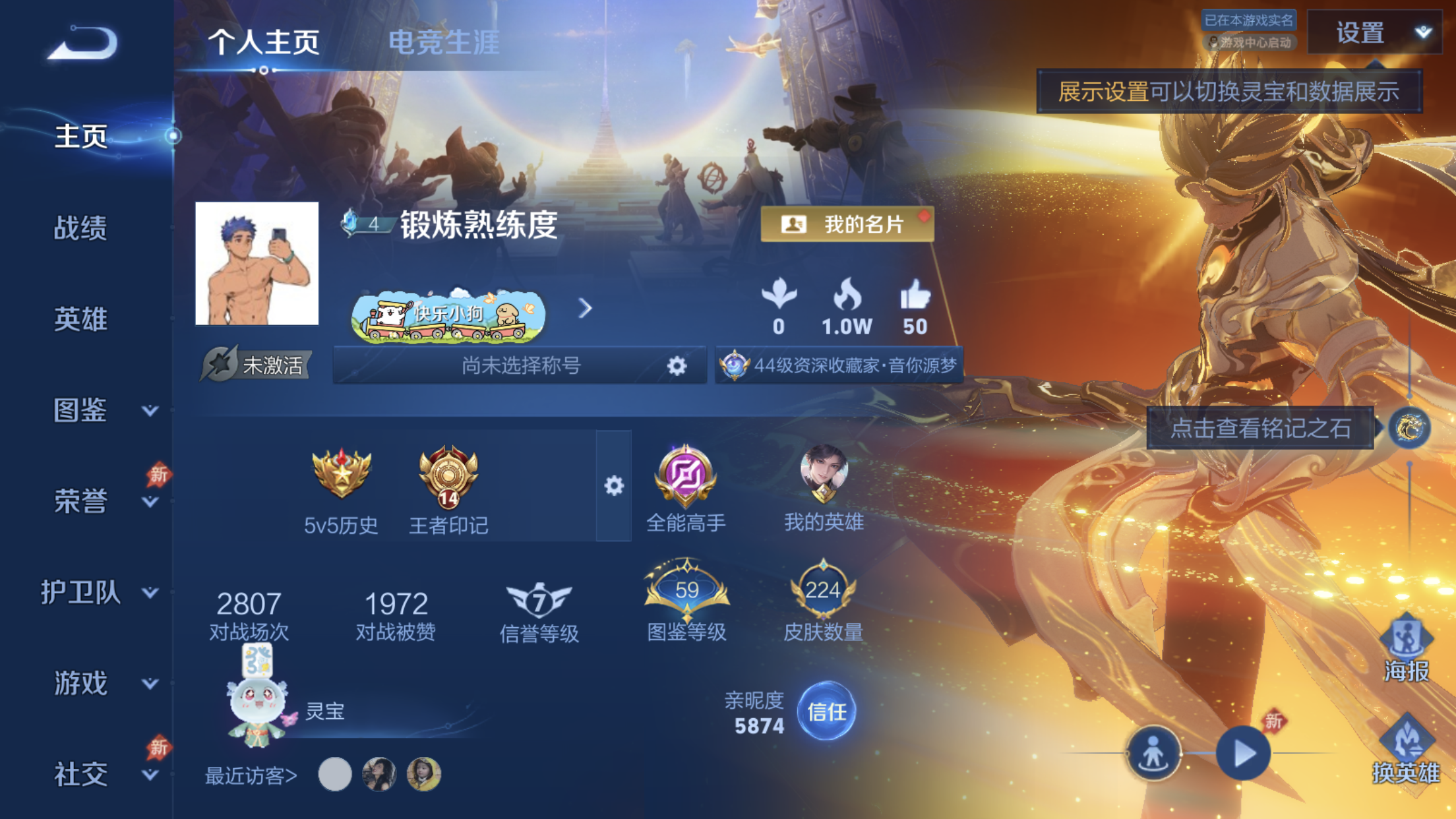Screen dimensions: 1456x819
Task: Open the 设置 dropdown arrow
Action: tap(1422, 32)
